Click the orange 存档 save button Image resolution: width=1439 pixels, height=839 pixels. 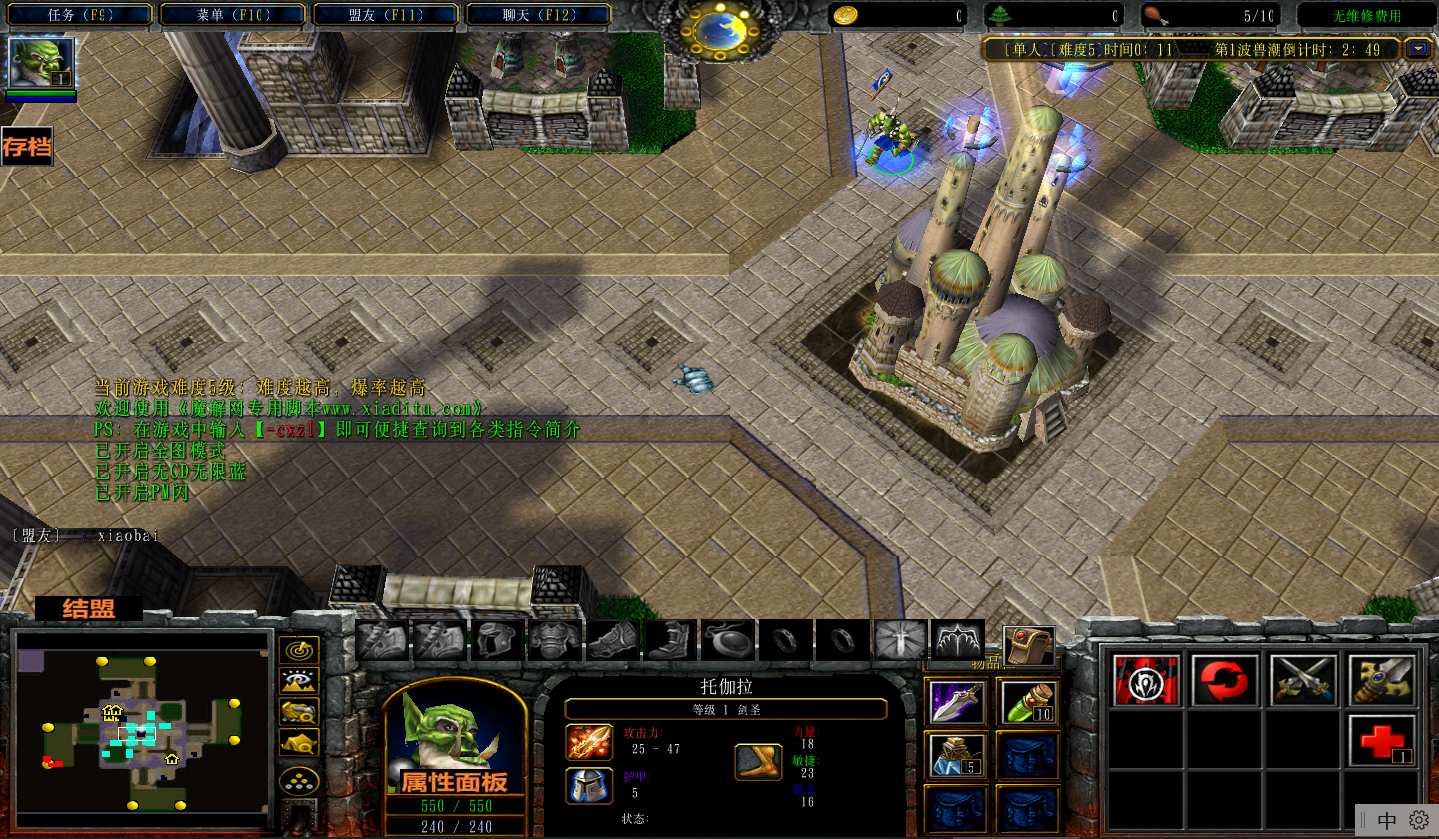point(27,147)
